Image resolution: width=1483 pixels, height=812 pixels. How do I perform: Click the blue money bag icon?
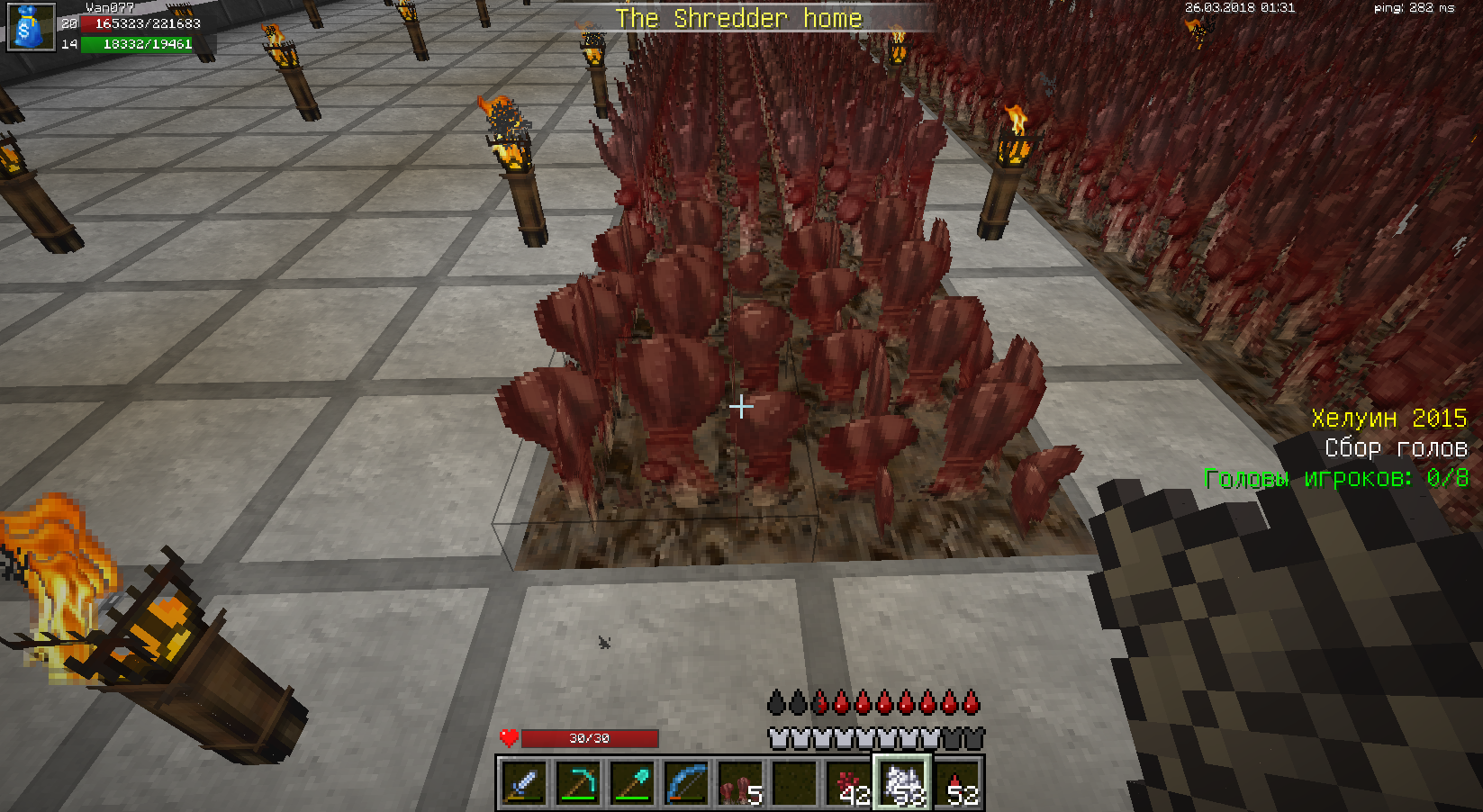30,27
